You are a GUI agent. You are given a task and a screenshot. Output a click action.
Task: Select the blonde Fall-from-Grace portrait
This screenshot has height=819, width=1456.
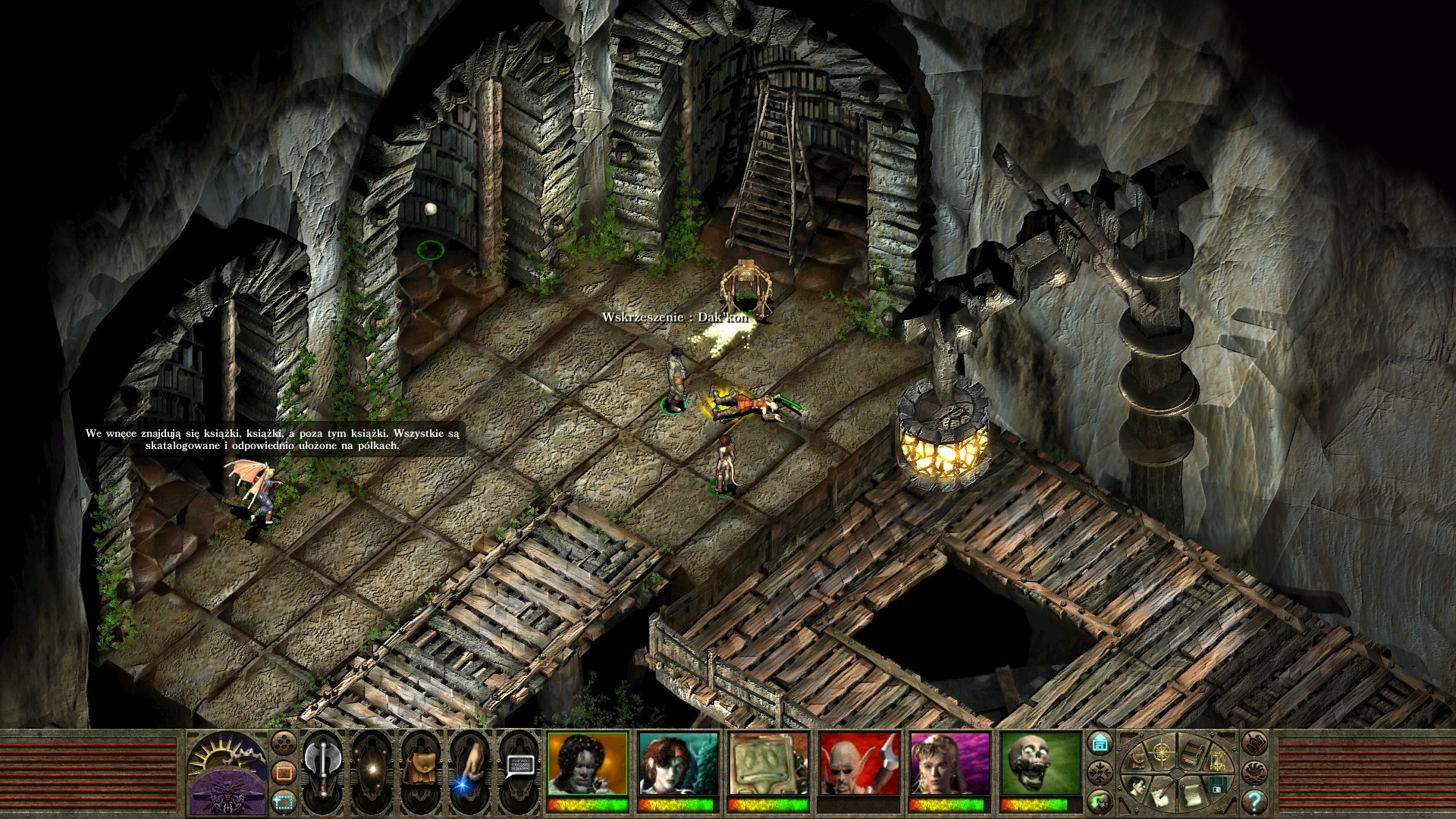tap(949, 763)
